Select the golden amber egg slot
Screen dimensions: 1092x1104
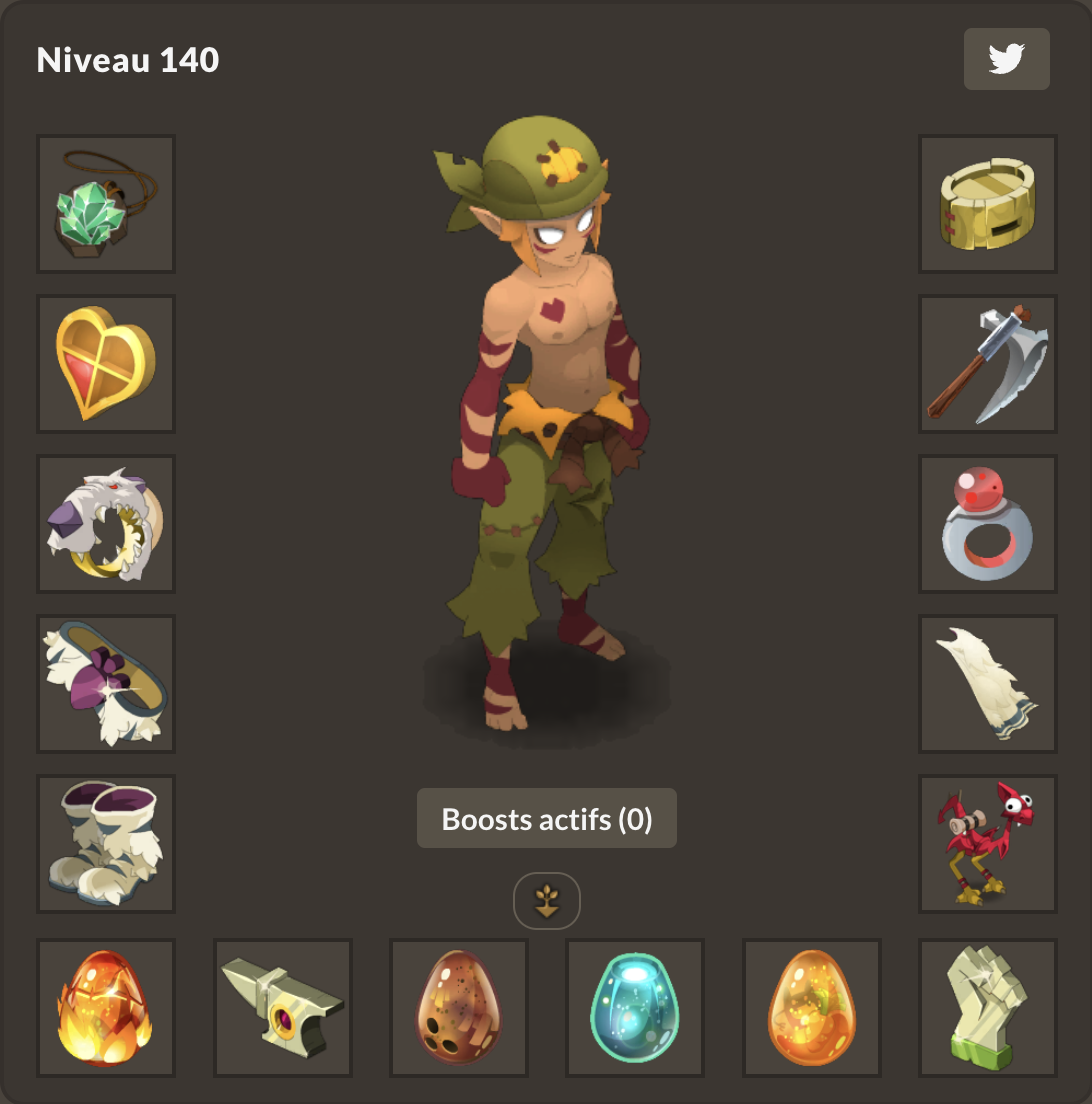pyautogui.click(x=811, y=1008)
